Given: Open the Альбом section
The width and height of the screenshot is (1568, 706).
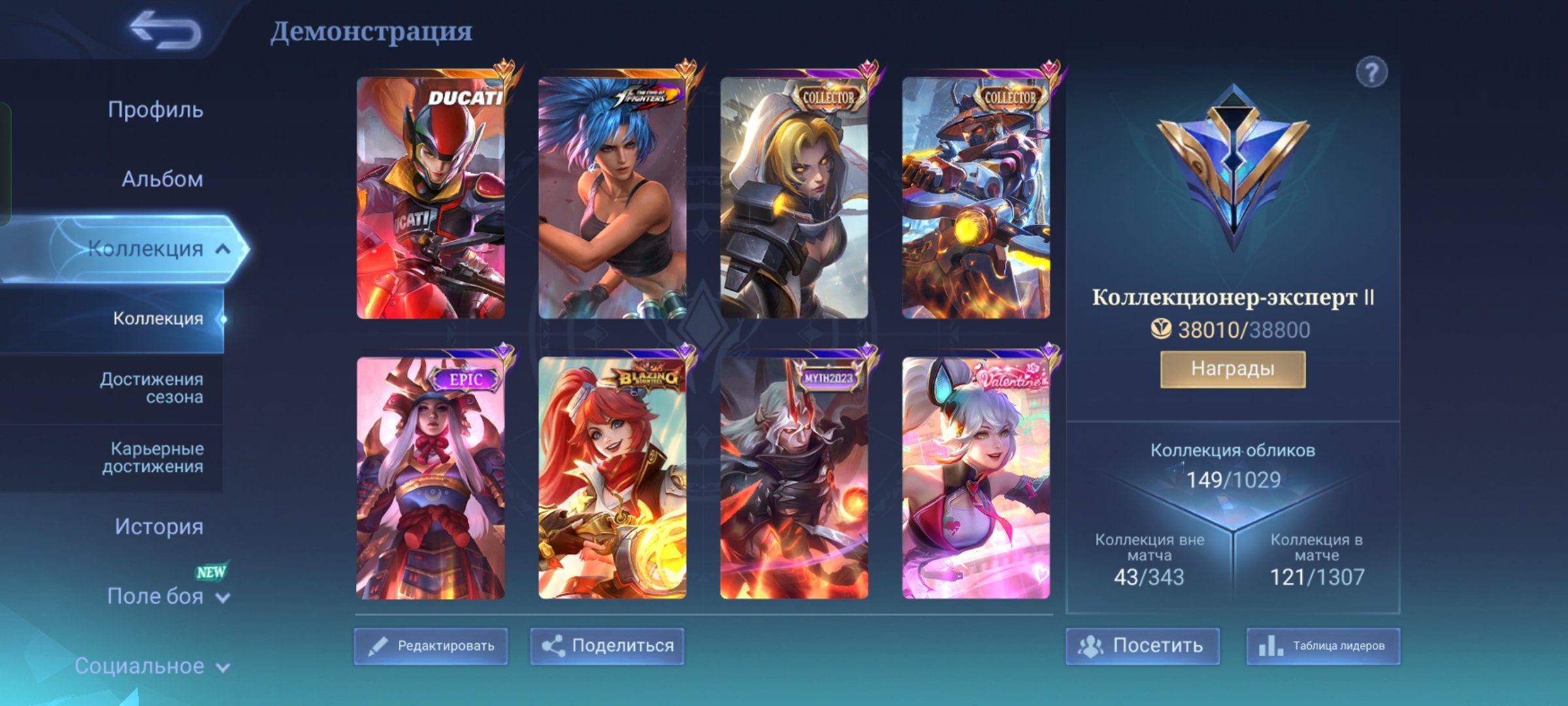Looking at the screenshot, I should 163,178.
